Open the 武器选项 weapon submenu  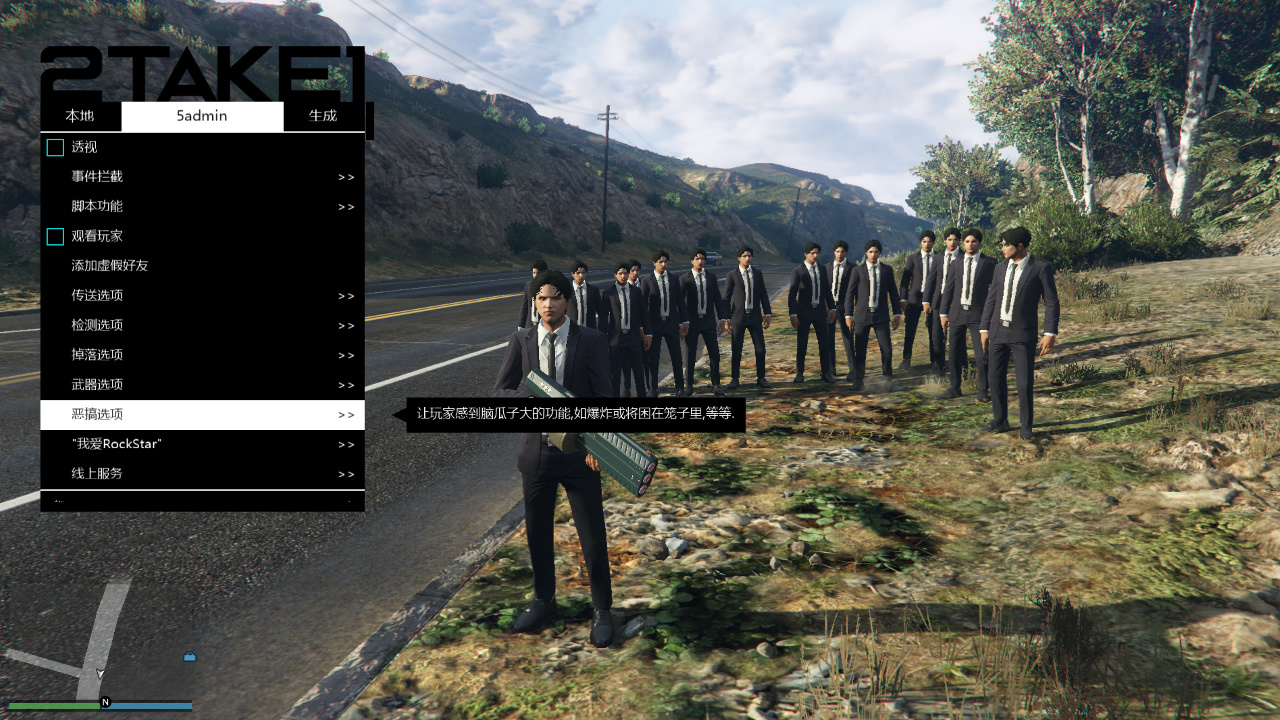click(x=200, y=384)
